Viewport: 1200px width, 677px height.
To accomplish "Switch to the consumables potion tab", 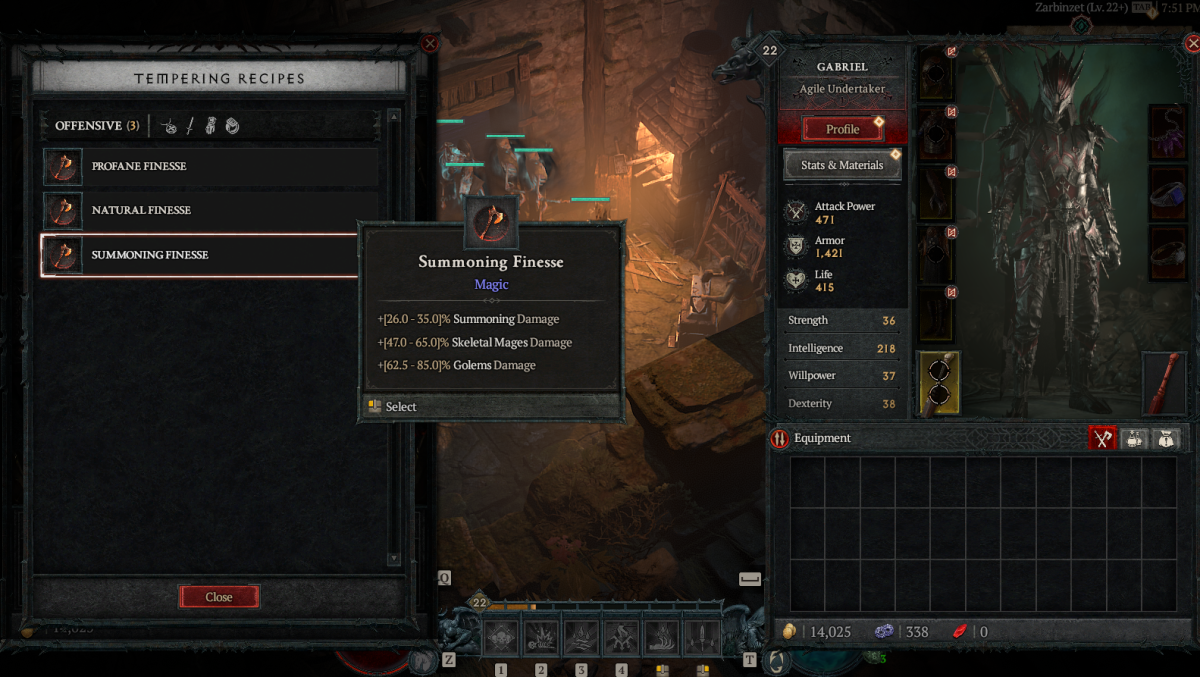I will pos(1134,438).
